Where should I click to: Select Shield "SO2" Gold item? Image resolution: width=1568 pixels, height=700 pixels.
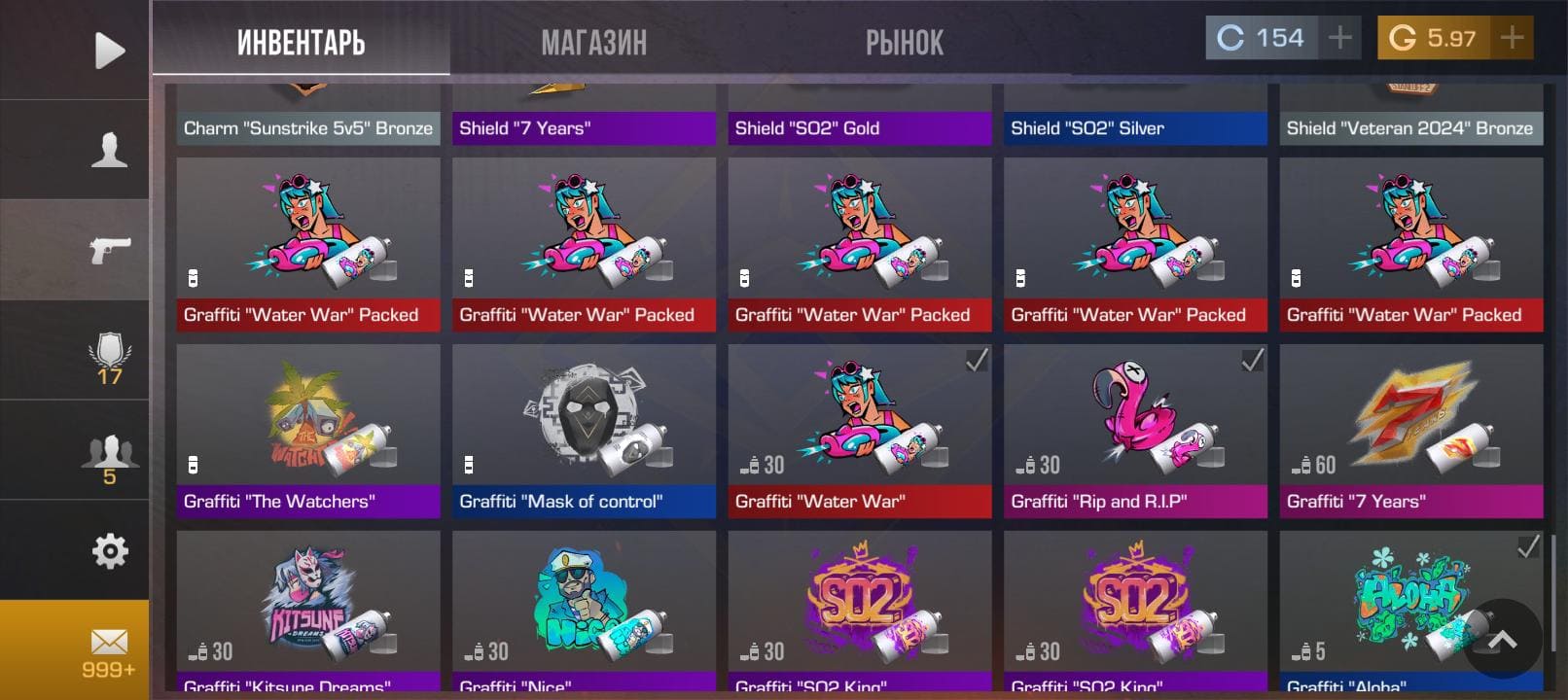[x=860, y=115]
